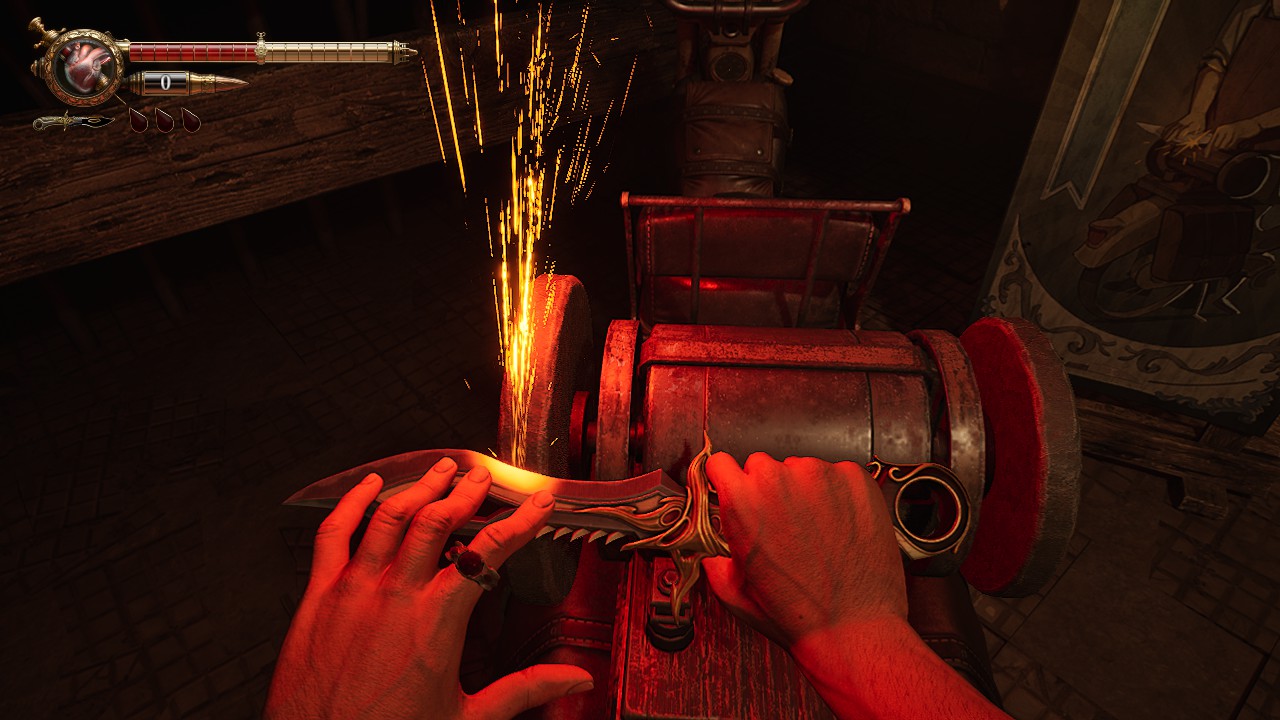Select the dagger weapon icon

click(72, 122)
